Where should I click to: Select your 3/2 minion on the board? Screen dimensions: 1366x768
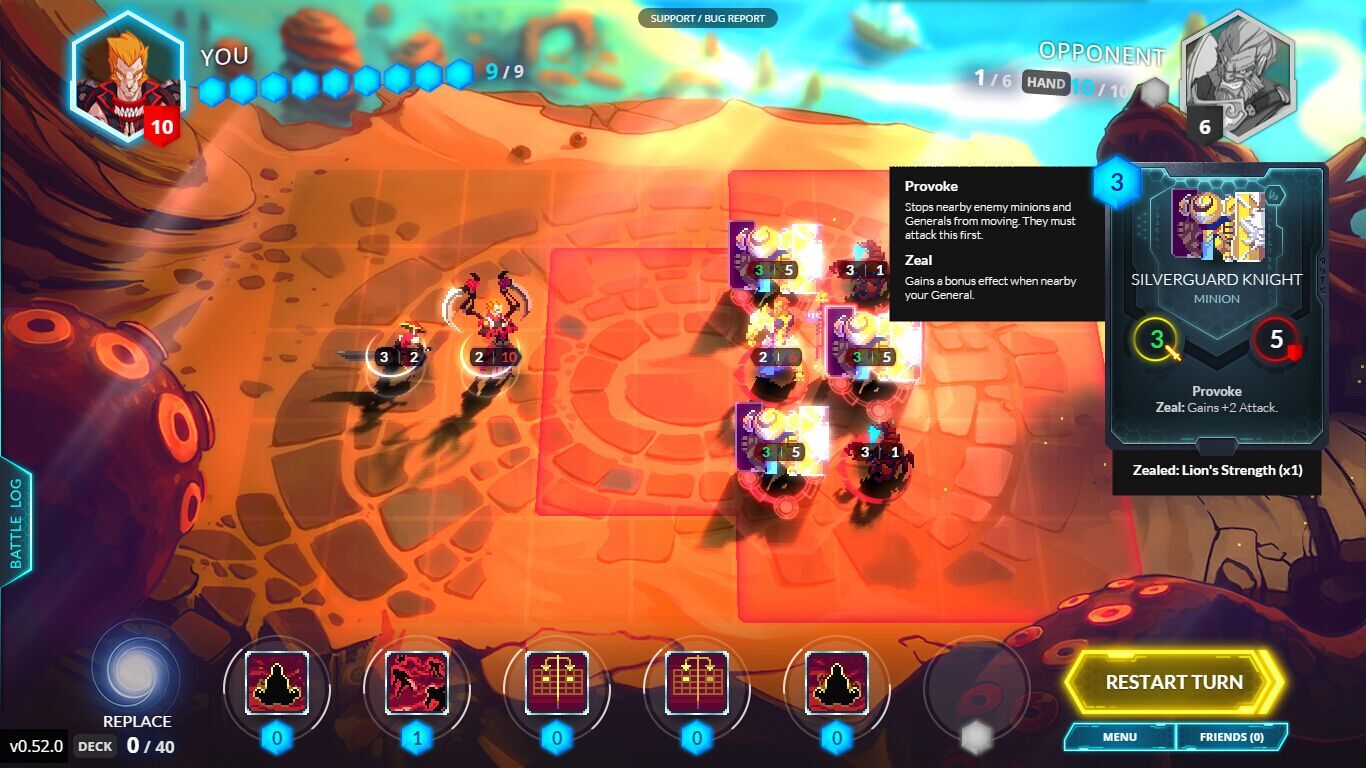[x=400, y=345]
